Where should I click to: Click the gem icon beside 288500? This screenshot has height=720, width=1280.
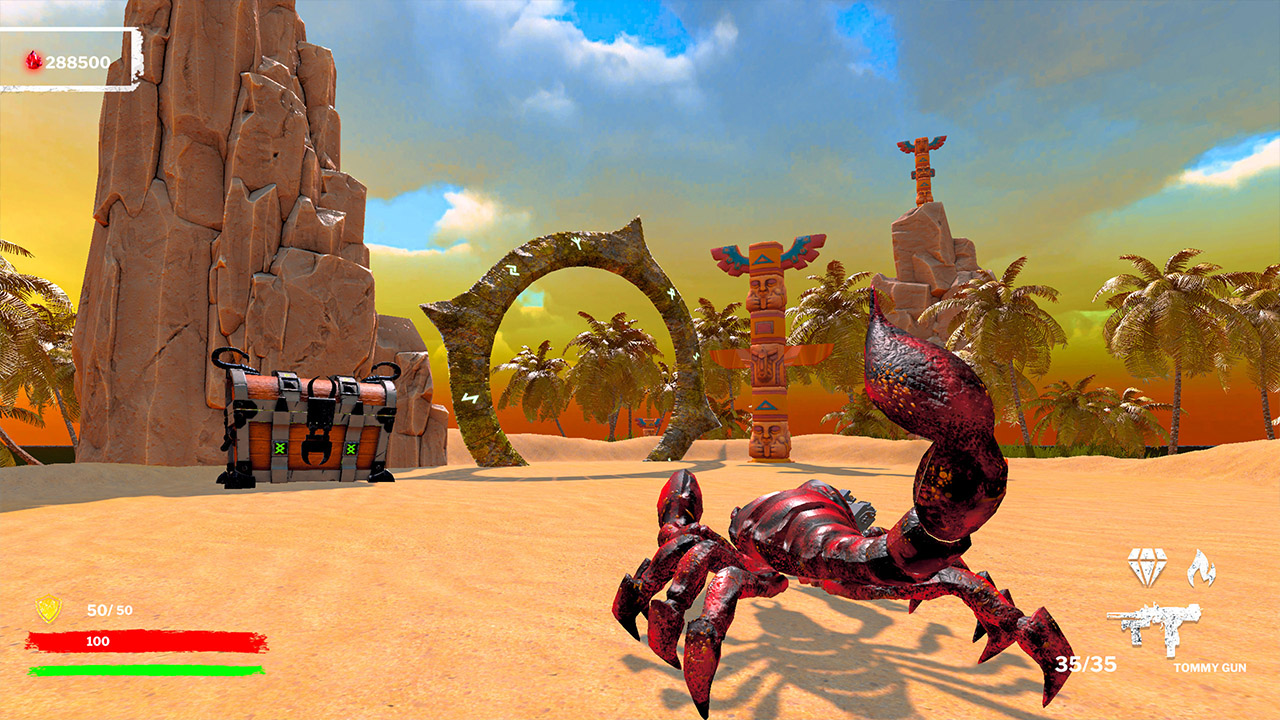point(31,59)
